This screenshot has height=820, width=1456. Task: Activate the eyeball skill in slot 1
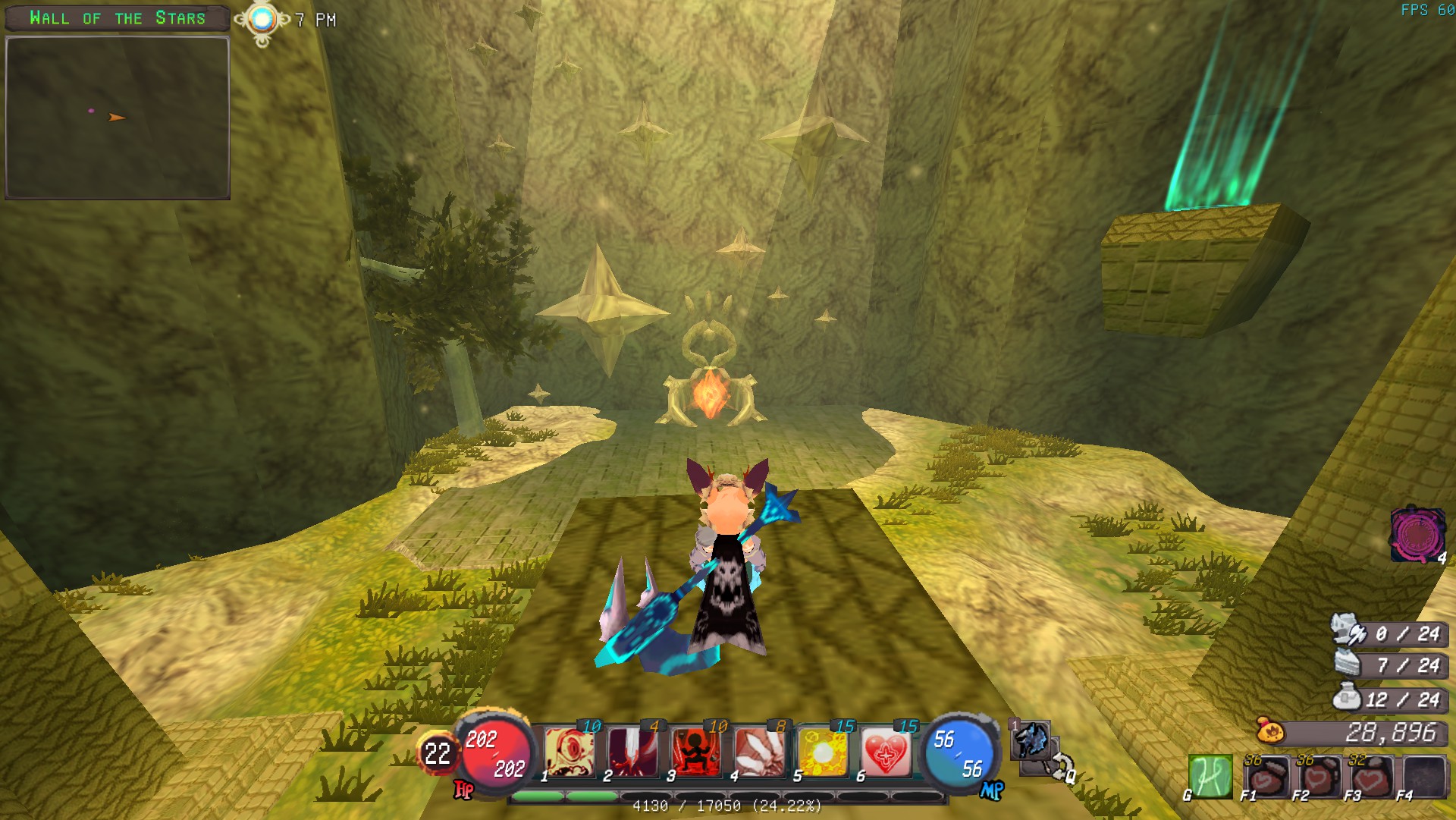570,752
